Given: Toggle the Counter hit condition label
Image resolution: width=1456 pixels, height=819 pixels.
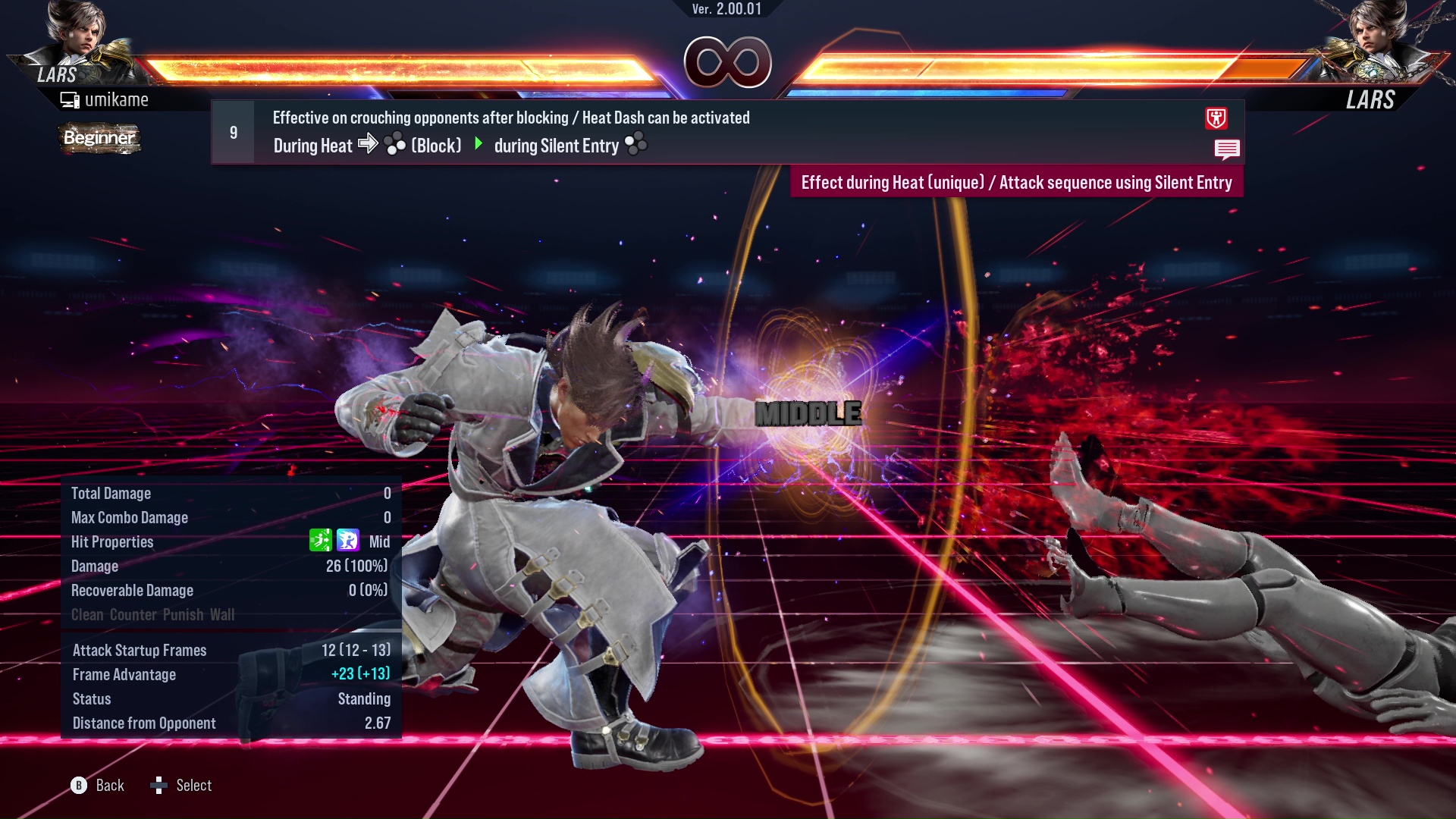Looking at the screenshot, I should (x=133, y=615).
